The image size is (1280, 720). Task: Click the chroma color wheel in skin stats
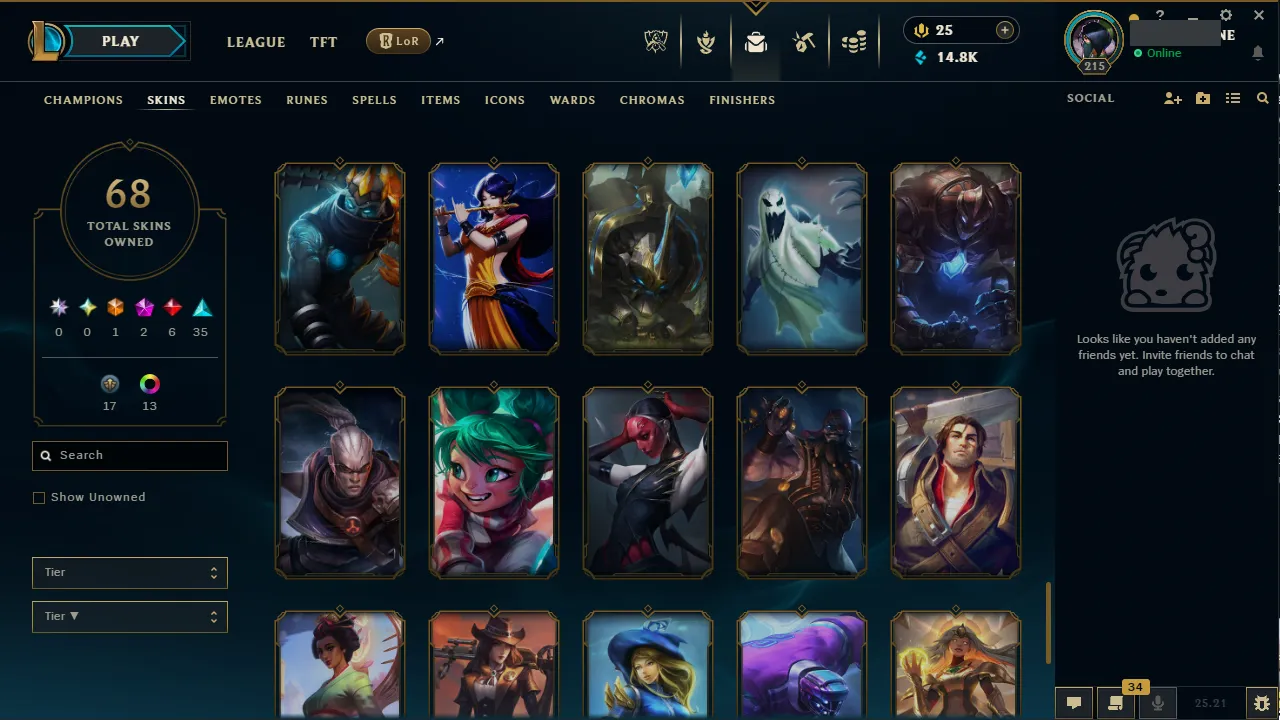(150, 383)
